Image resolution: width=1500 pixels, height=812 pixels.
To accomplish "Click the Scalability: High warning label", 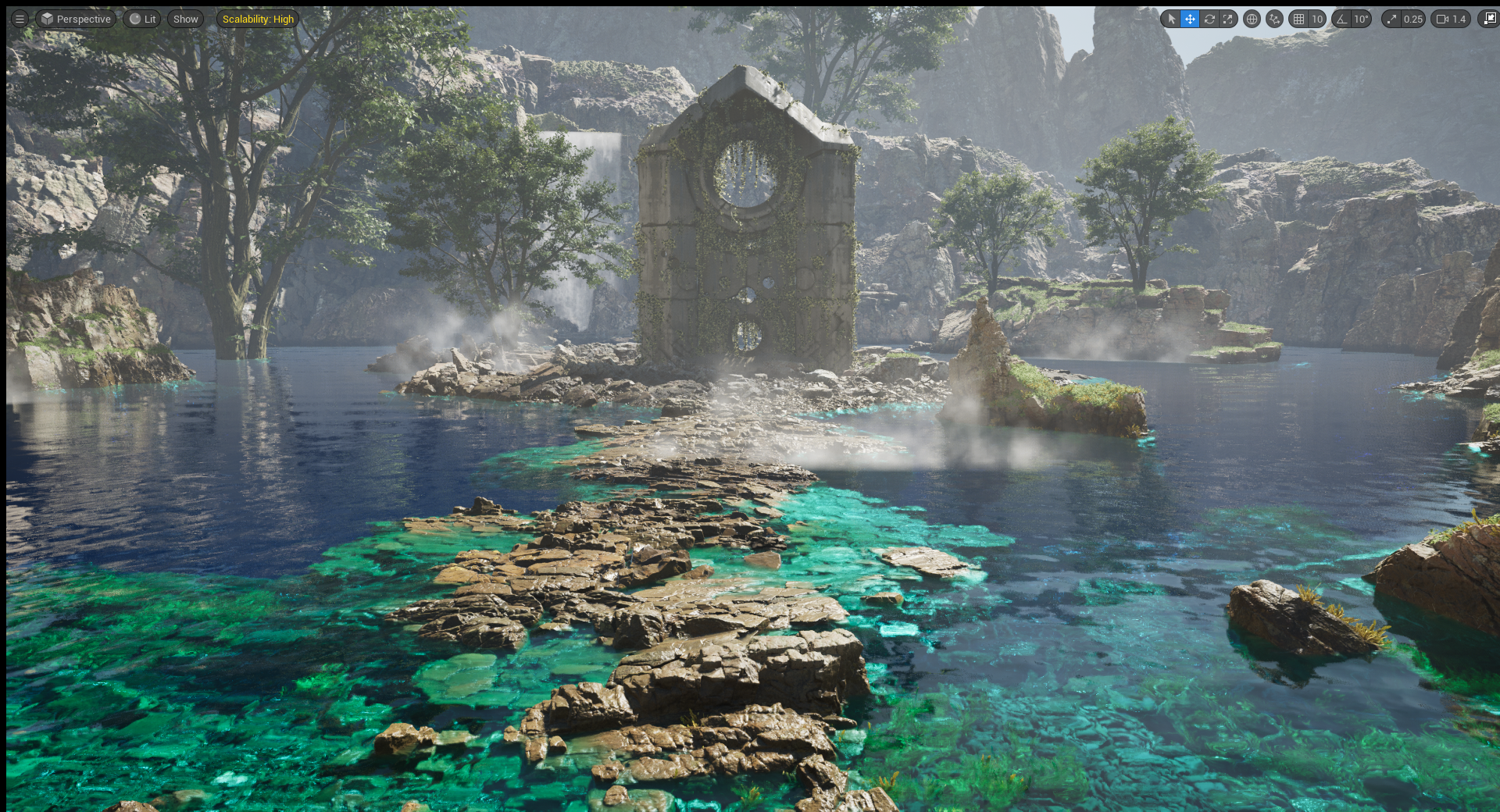I will 258,19.
